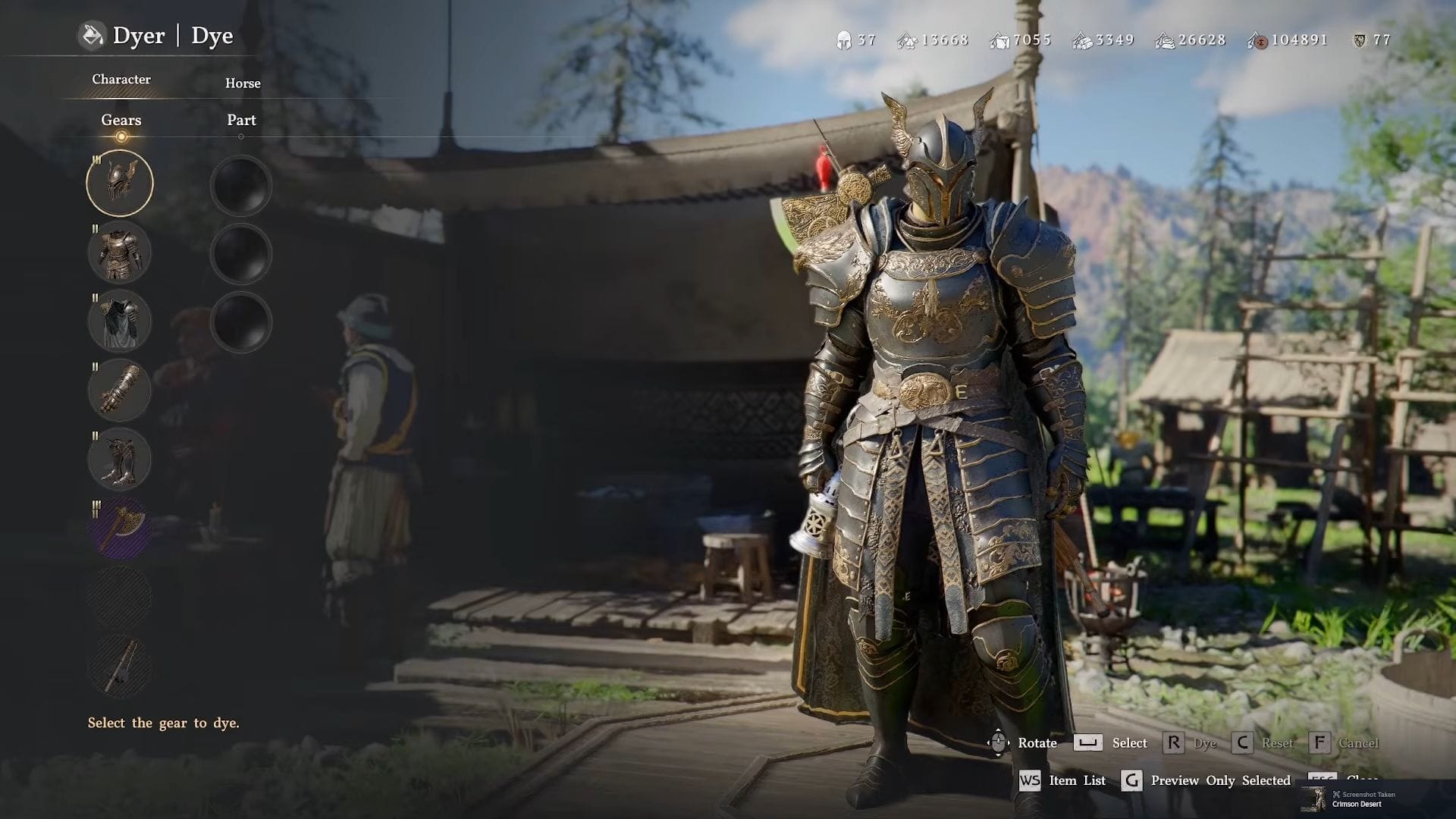This screenshot has width=1456, height=819.
Task: Switch to the Horse tab
Action: click(243, 83)
